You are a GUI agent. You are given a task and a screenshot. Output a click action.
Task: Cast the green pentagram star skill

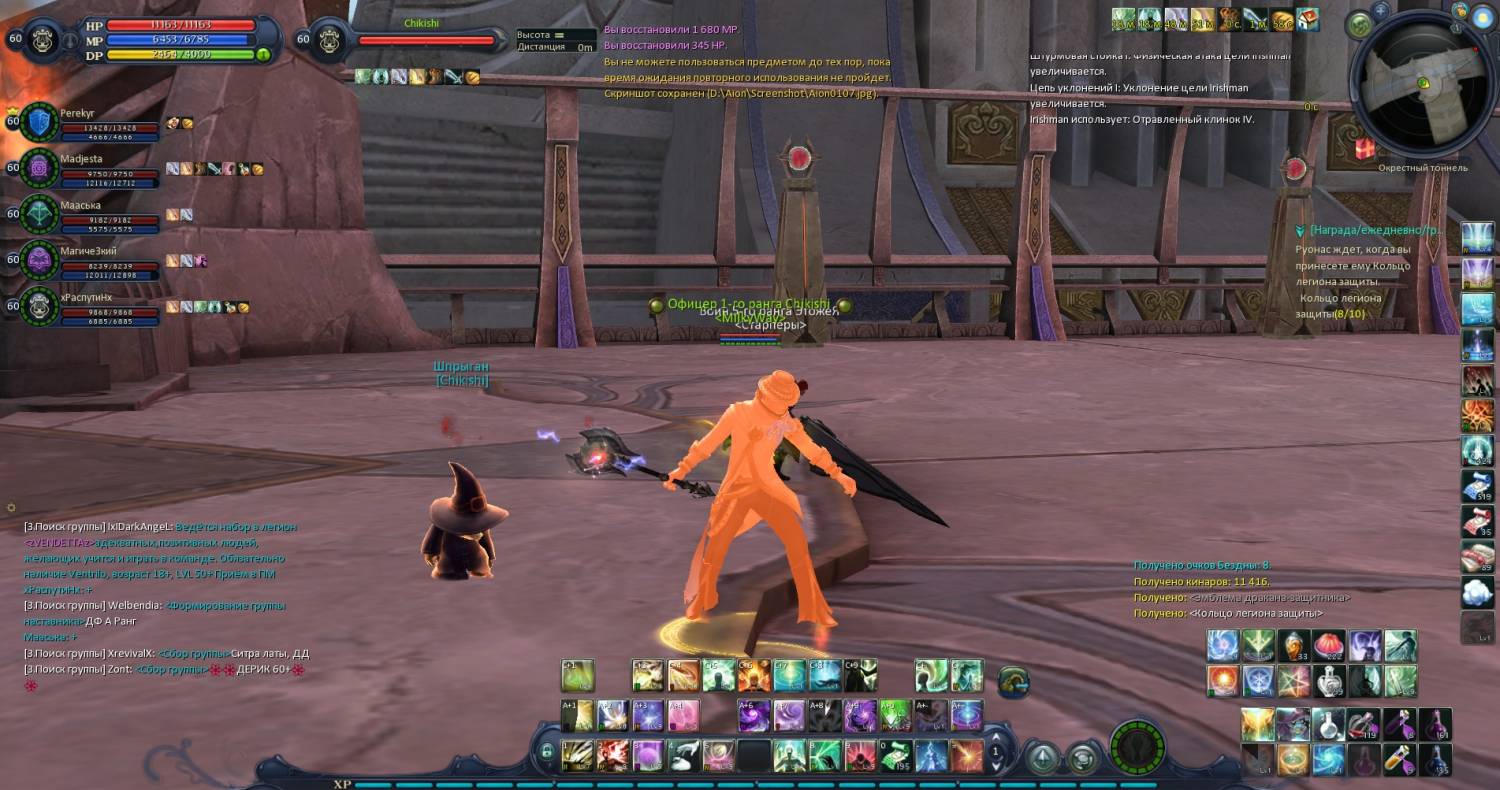click(x=1293, y=681)
